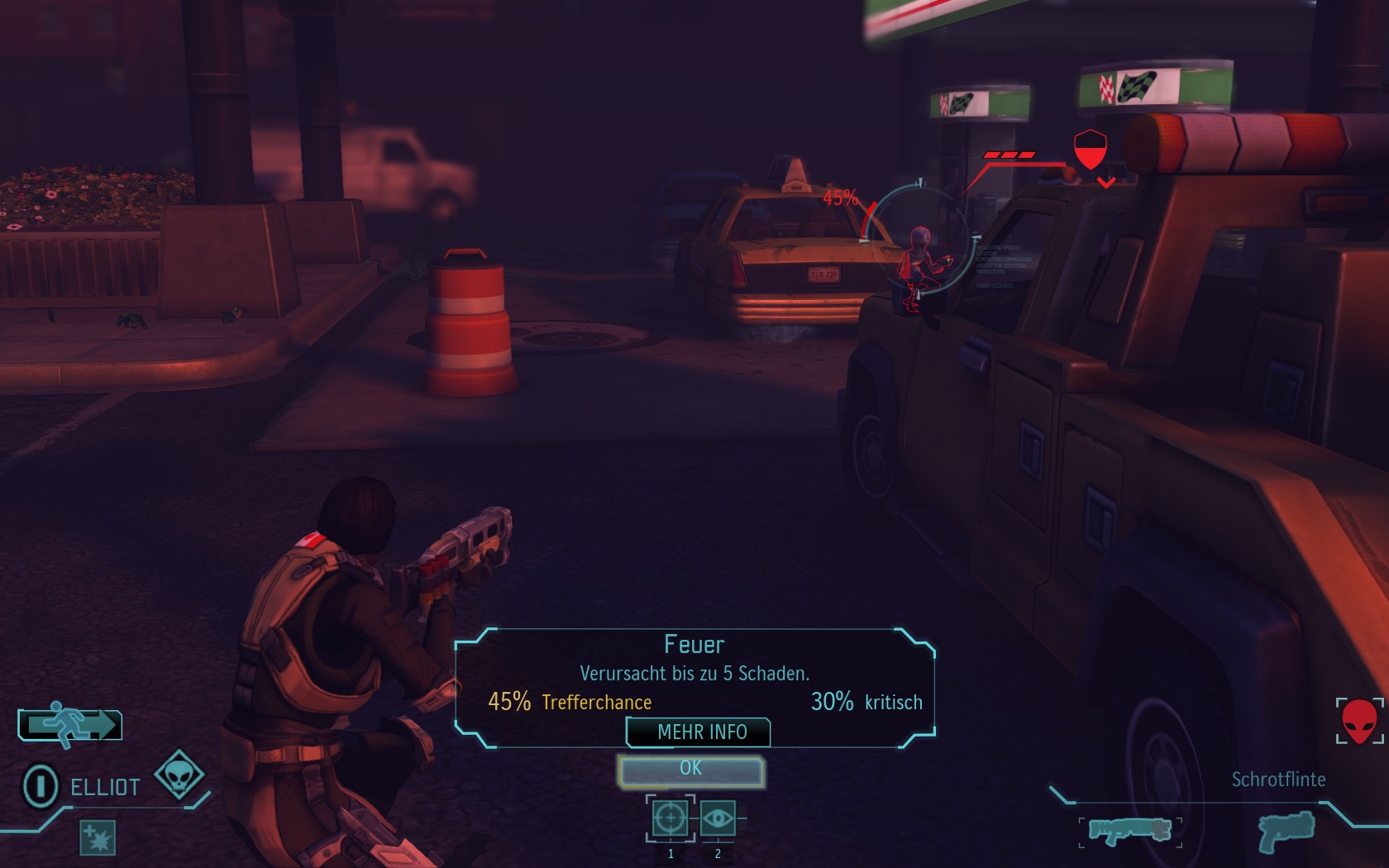Click Elliot's rank badge icon
Screen dimensions: 1389x868
click(40, 785)
